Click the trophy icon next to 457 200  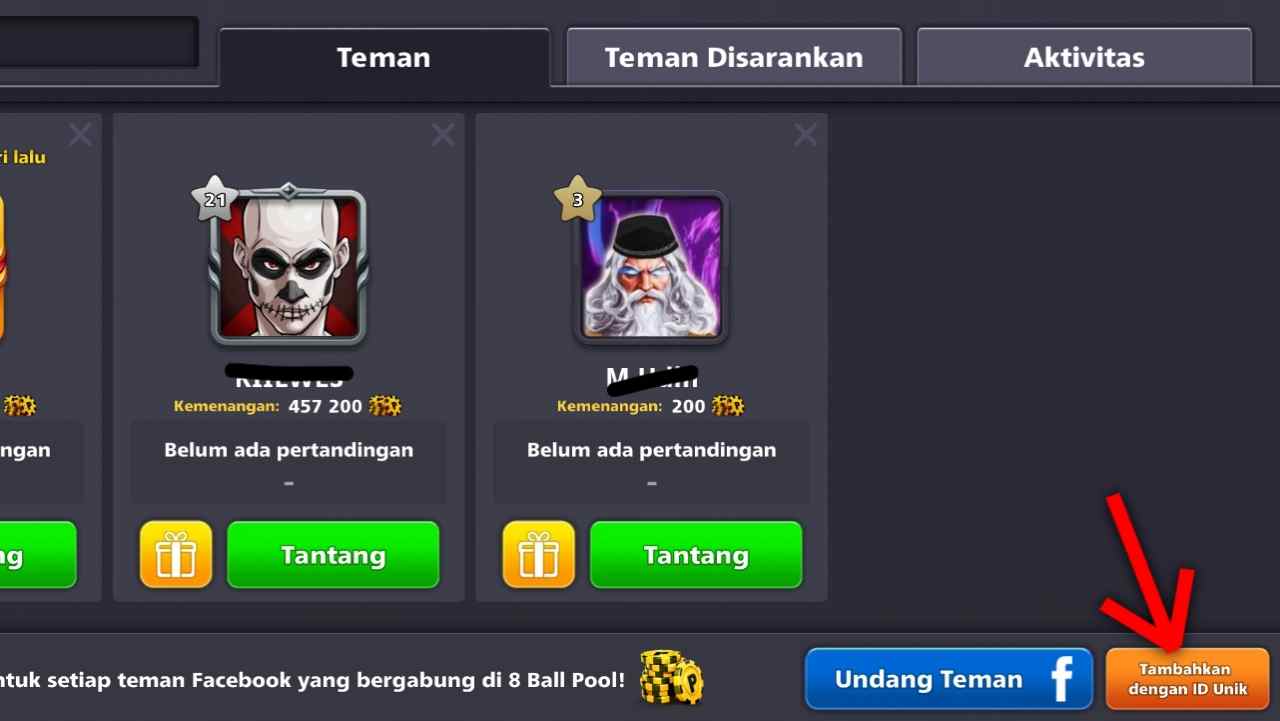(382, 405)
